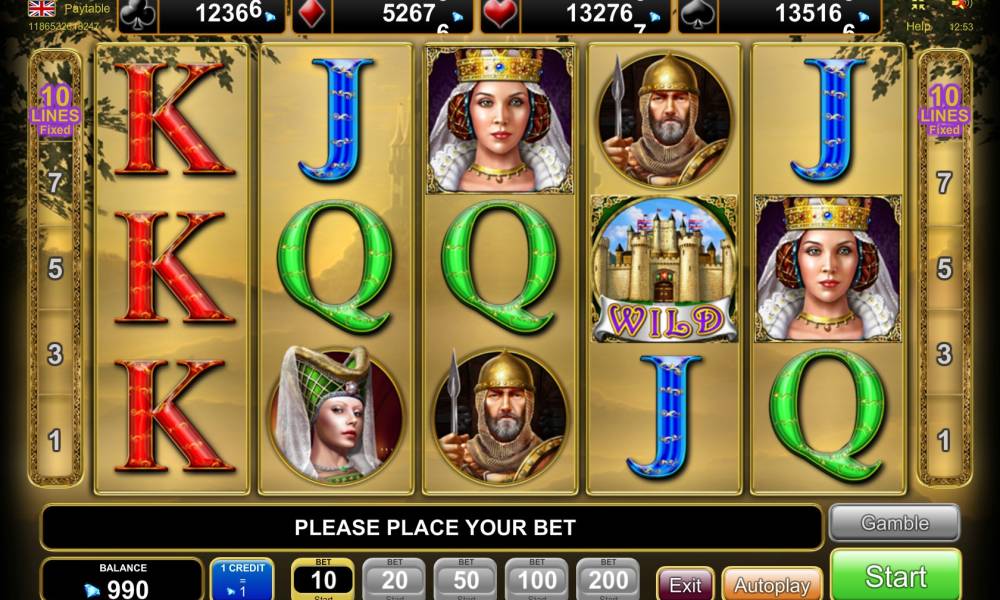Pick the 200 bet button
This screenshot has width=1000, height=600.
[608, 578]
